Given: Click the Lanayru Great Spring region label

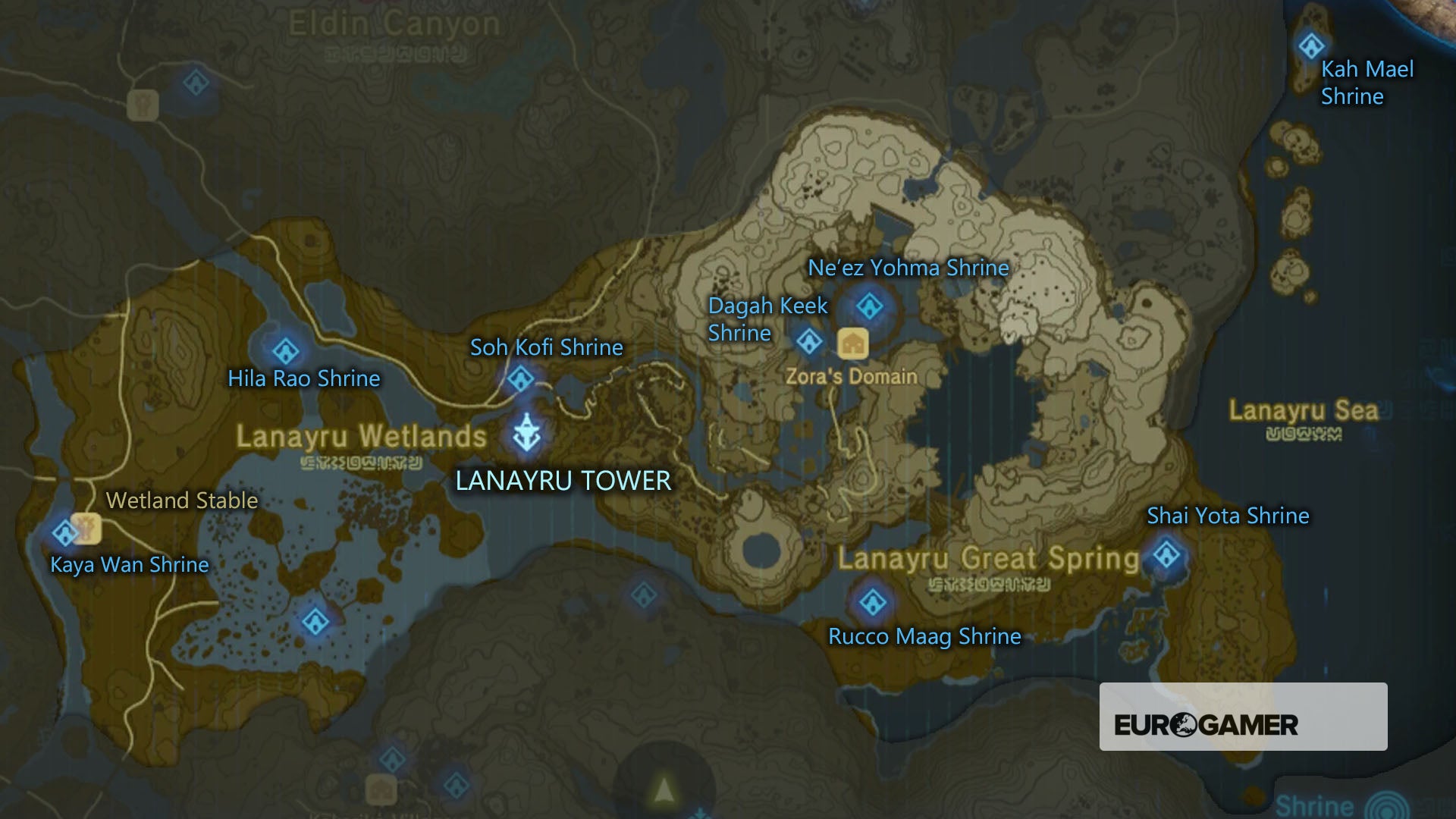Looking at the screenshot, I should (x=987, y=559).
